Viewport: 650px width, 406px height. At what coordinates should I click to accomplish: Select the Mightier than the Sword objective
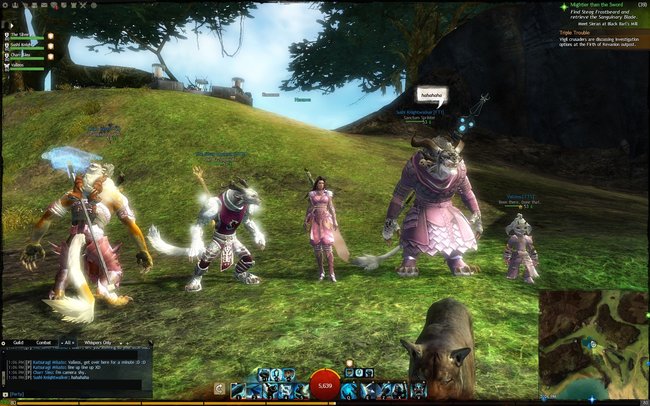tap(598, 6)
